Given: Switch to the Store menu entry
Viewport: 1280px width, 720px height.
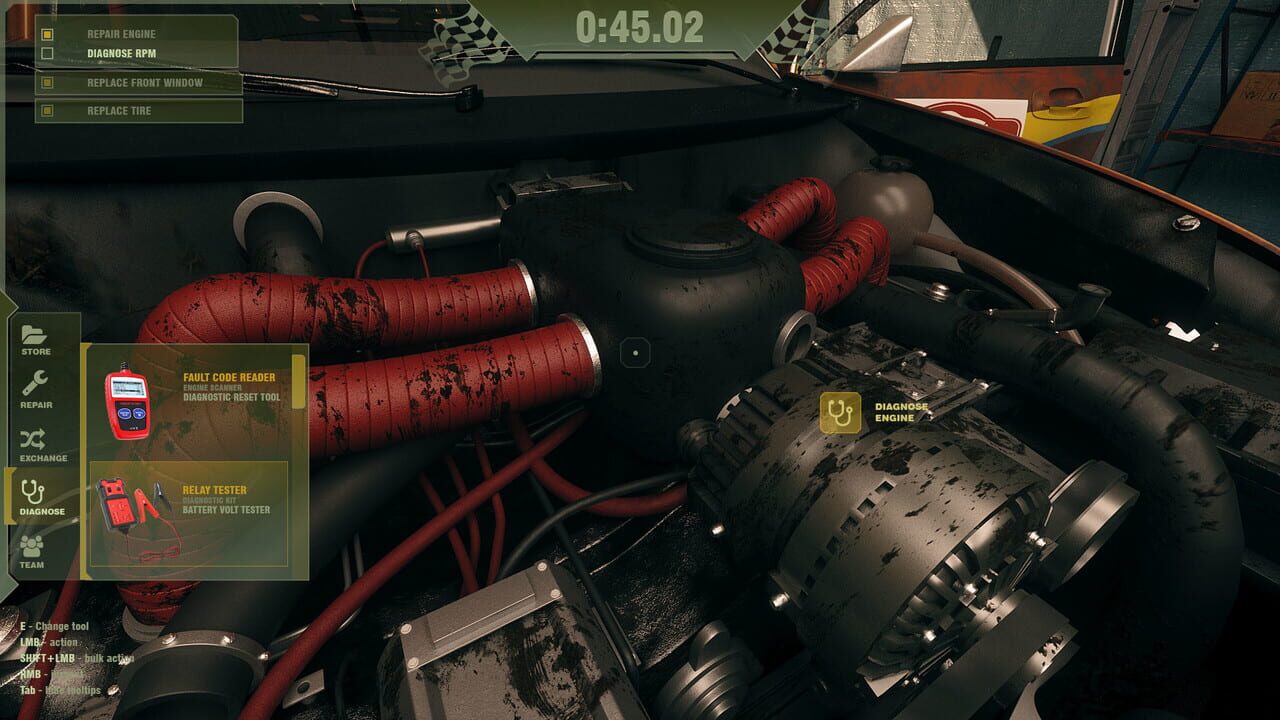Looking at the screenshot, I should pyautogui.click(x=34, y=338).
